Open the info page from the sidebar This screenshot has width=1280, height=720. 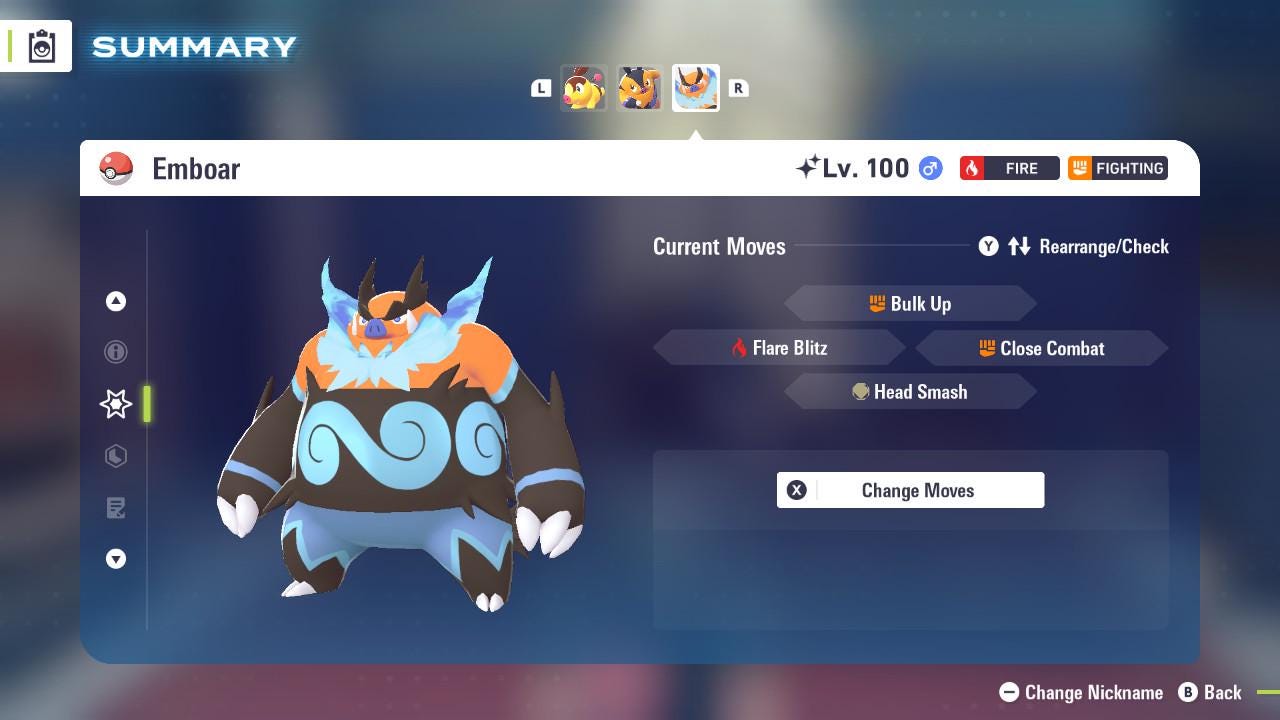116,352
